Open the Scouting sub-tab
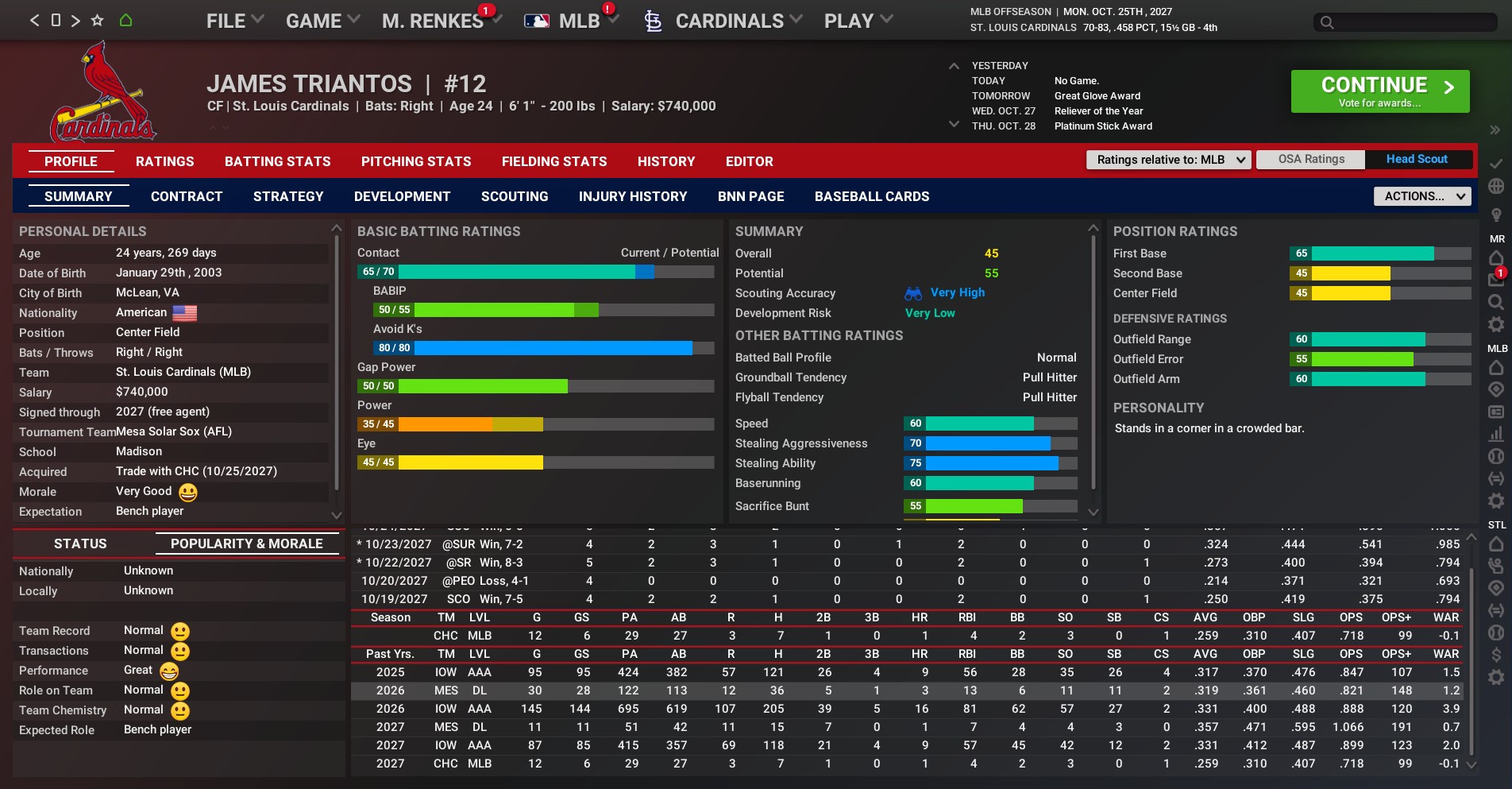This screenshot has width=1512, height=789. [514, 196]
